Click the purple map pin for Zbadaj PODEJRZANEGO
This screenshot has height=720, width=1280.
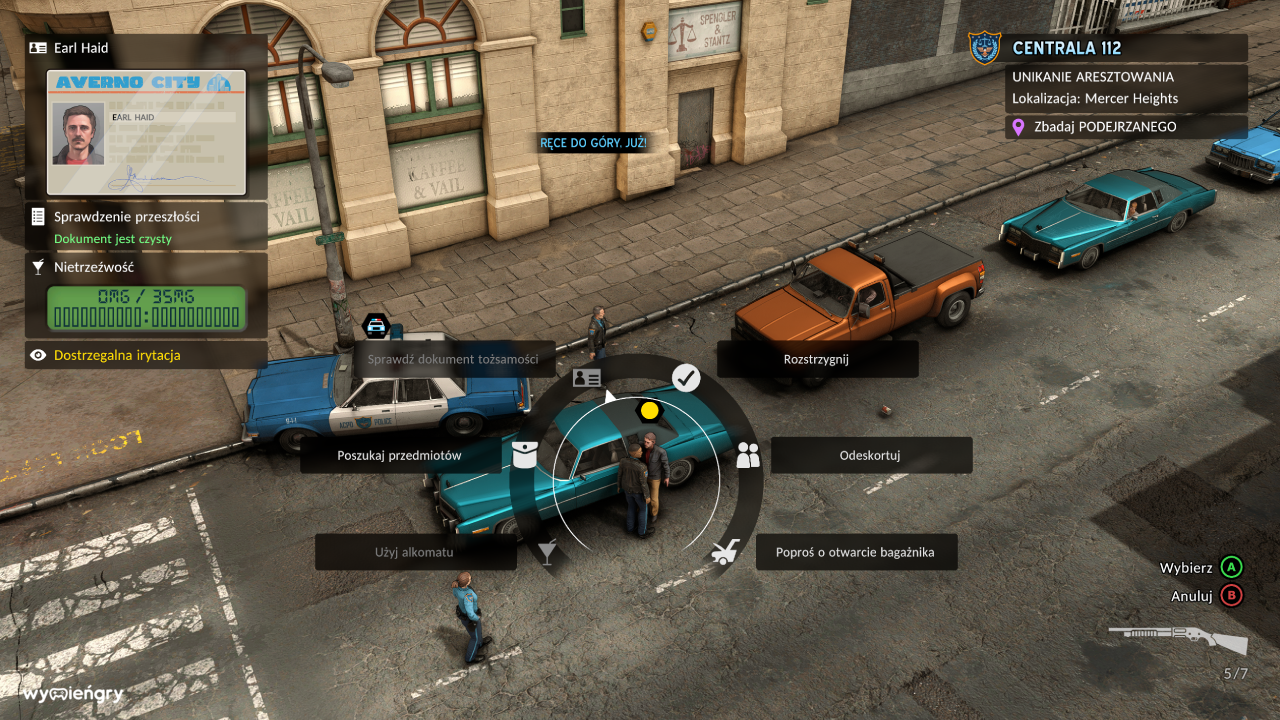(1020, 127)
